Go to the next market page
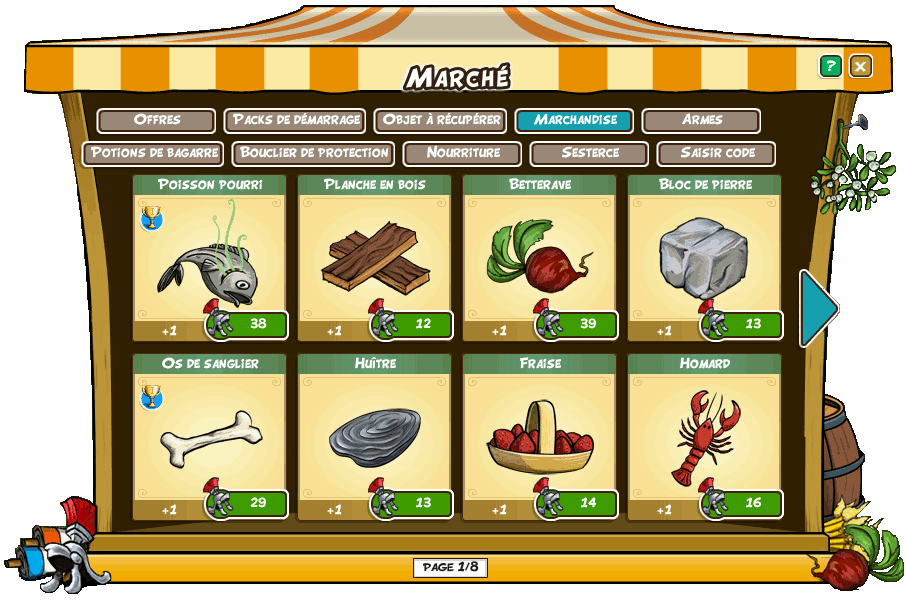 818,308
